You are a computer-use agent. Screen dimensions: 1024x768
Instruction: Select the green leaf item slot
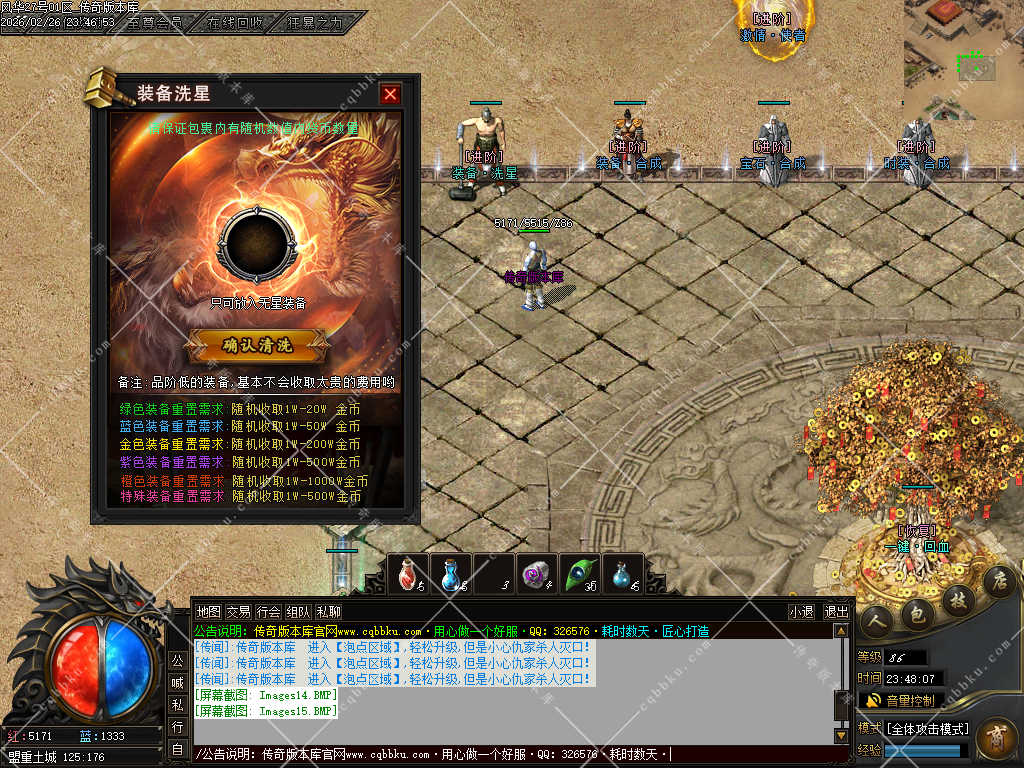(579, 575)
